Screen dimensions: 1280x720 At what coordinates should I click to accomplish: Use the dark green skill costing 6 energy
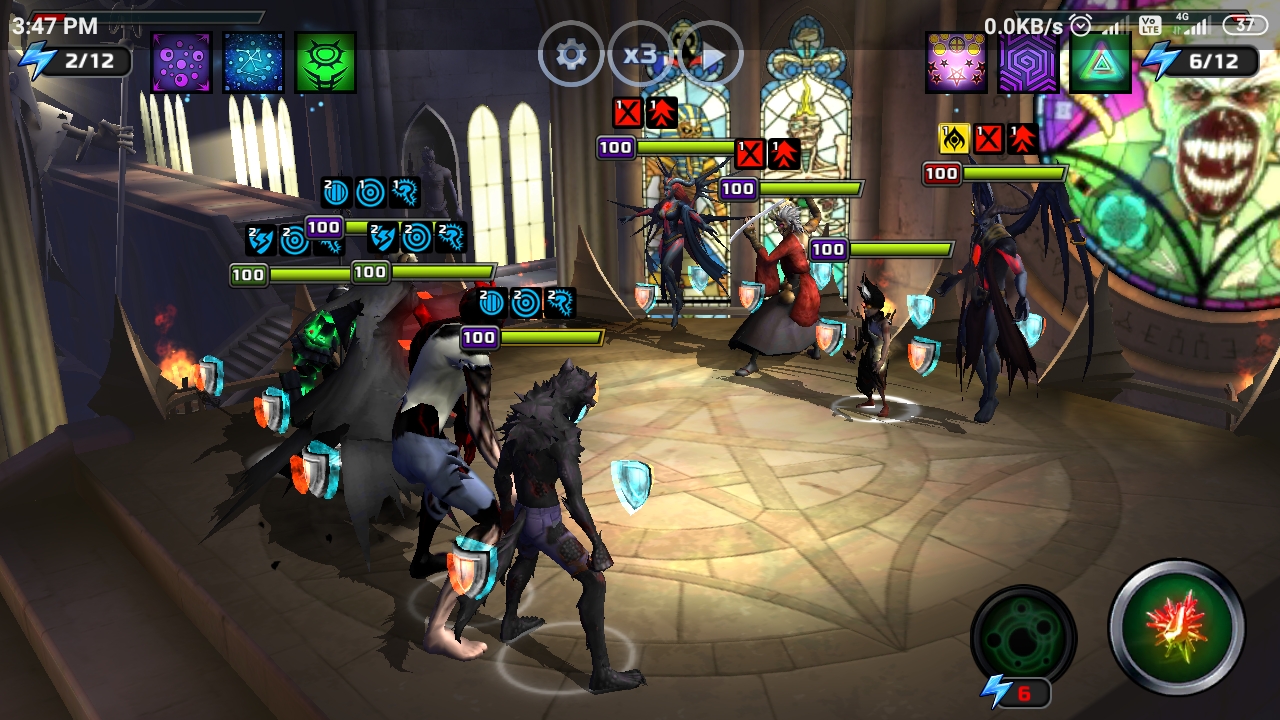[x=1023, y=637]
